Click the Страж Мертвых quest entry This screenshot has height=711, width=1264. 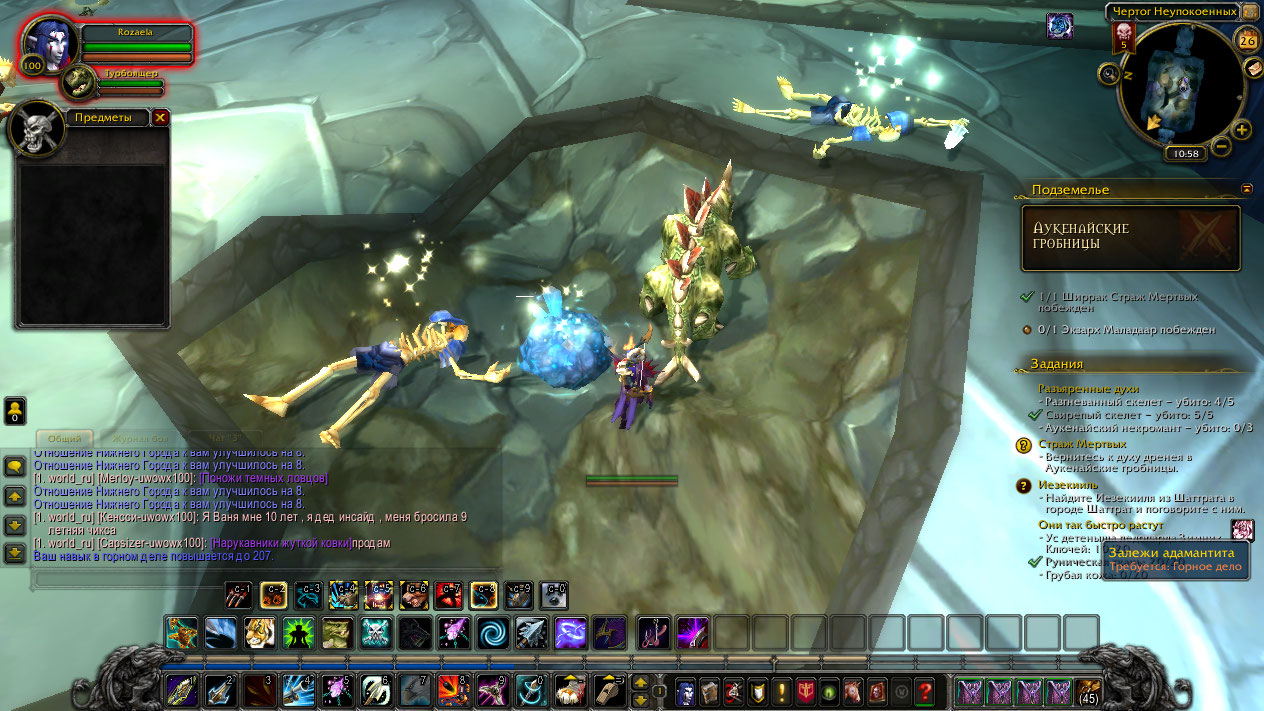(1082, 444)
